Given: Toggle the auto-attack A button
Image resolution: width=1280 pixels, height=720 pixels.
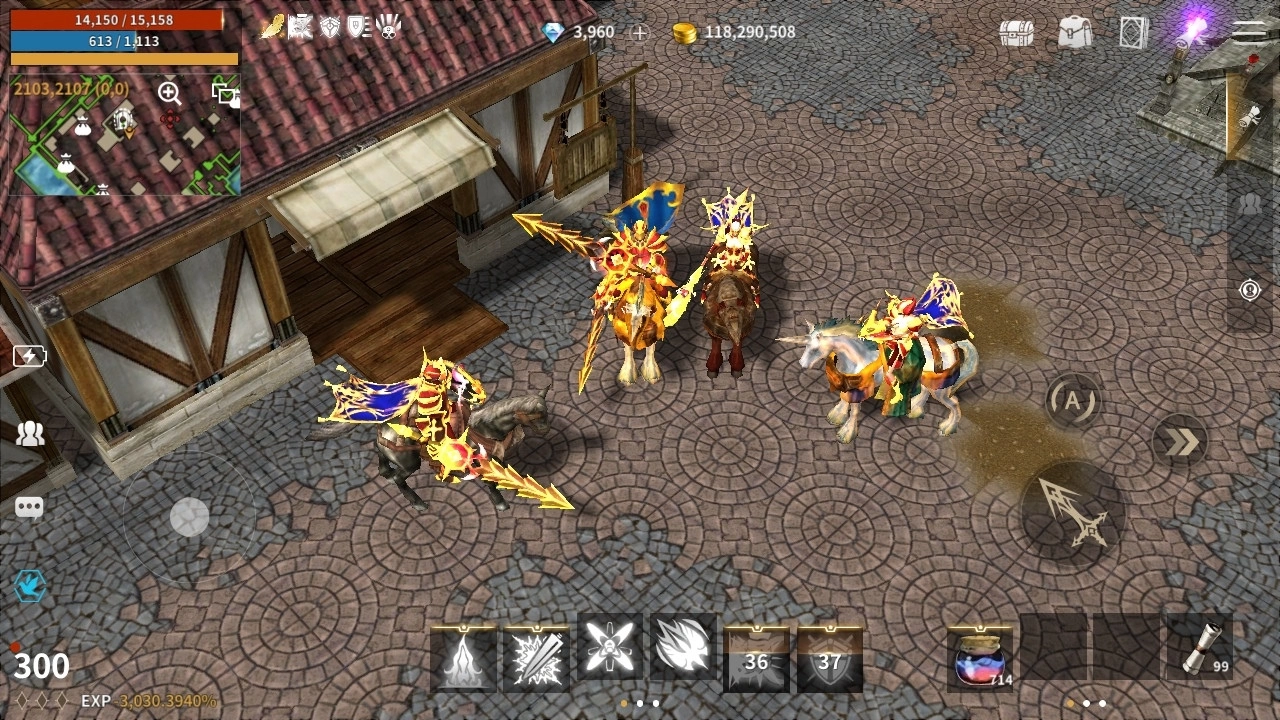Looking at the screenshot, I should point(1073,402).
